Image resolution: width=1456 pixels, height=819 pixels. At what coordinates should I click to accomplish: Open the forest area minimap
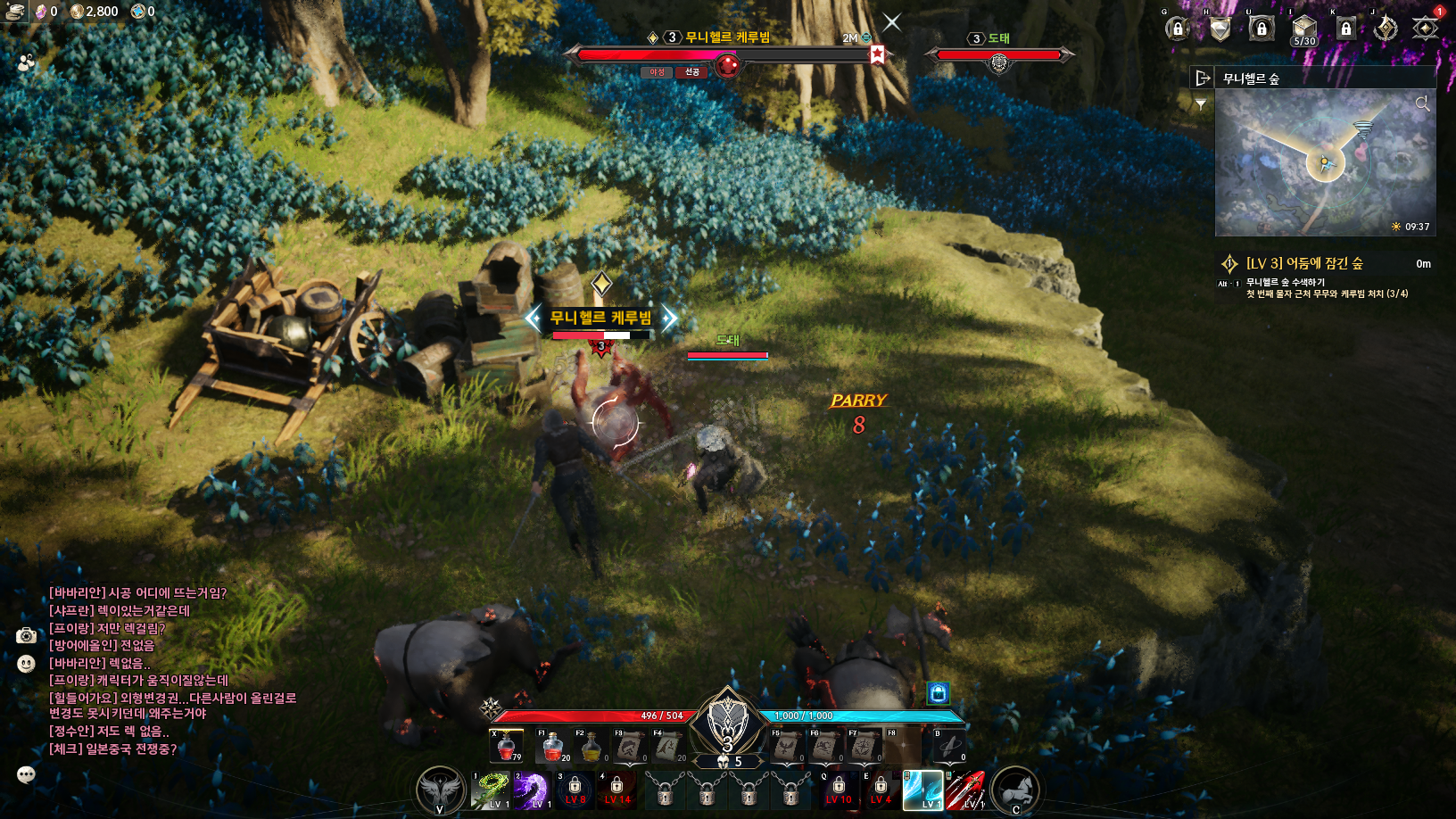point(1325,162)
